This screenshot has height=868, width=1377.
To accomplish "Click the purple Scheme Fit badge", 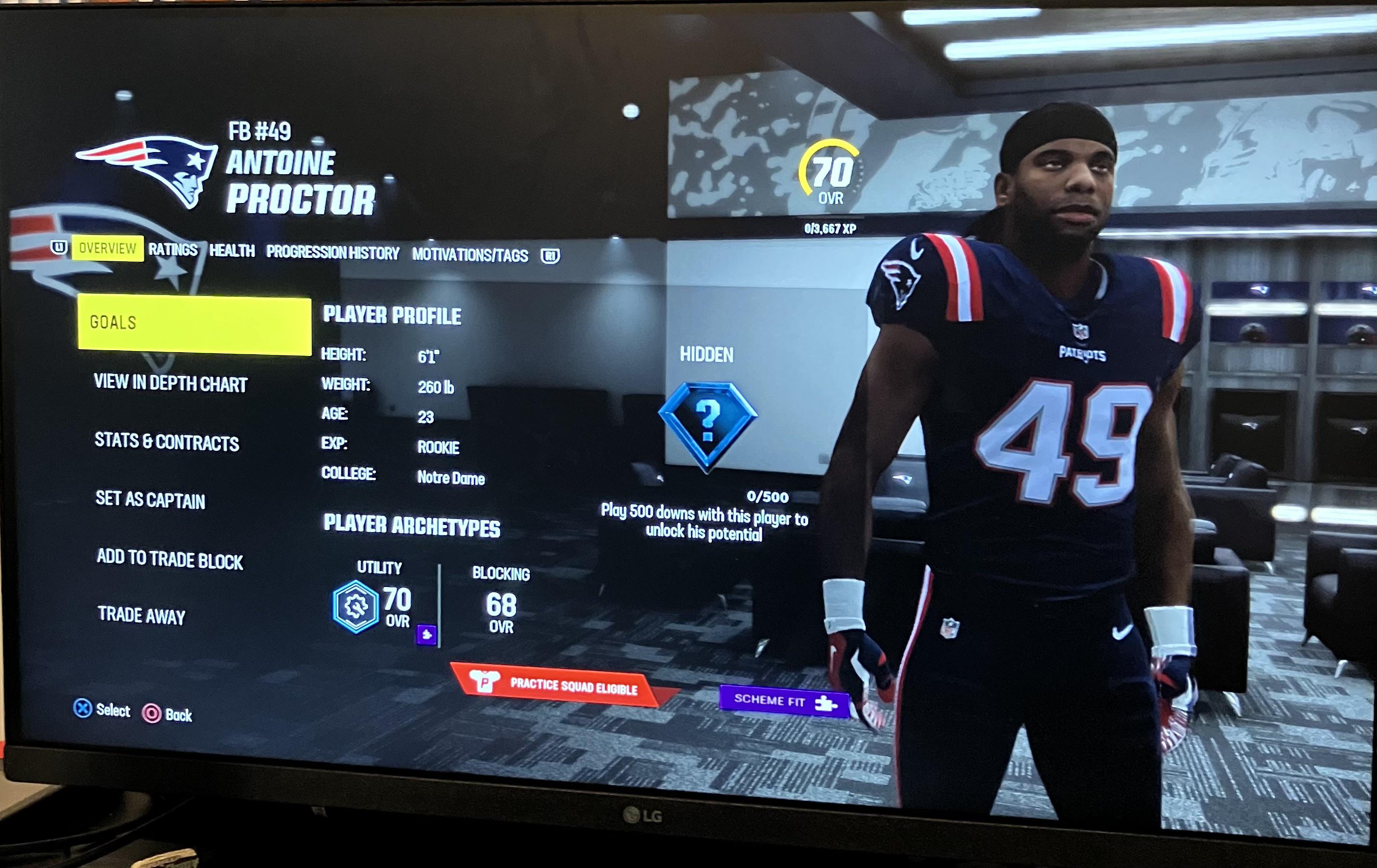I will coord(784,701).
